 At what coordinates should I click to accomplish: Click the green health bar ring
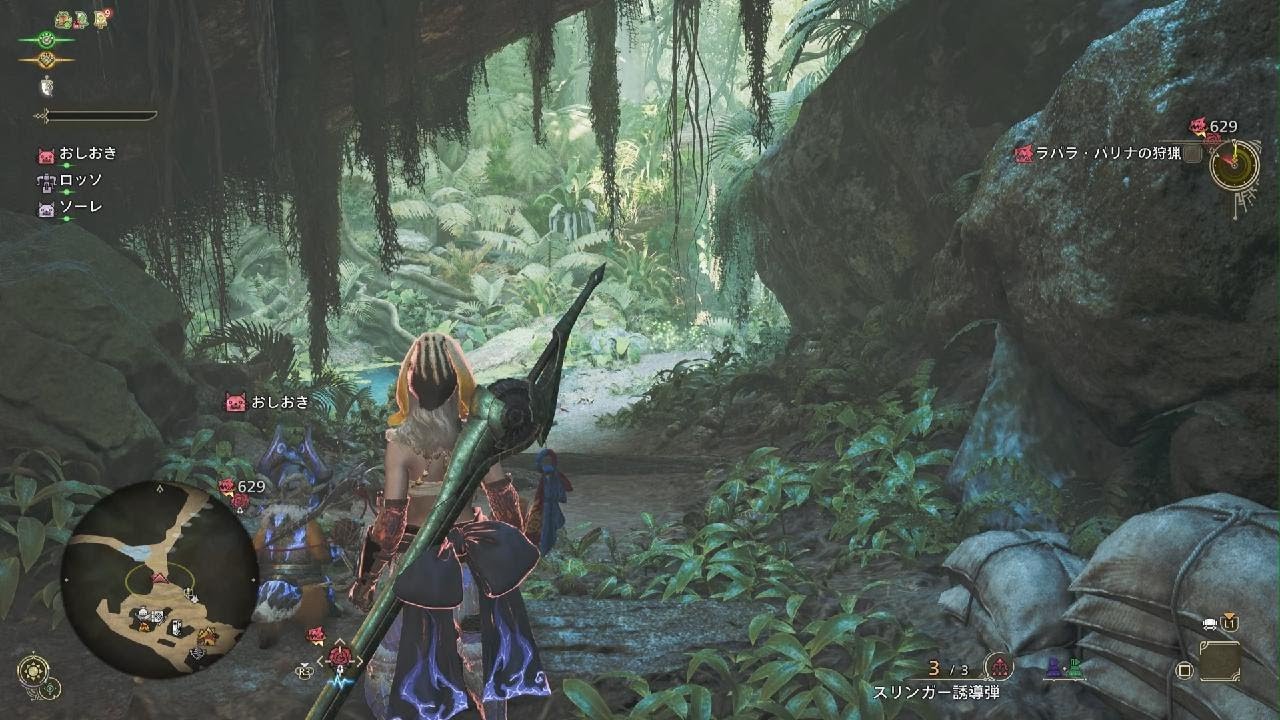pyautogui.click(x=46, y=40)
